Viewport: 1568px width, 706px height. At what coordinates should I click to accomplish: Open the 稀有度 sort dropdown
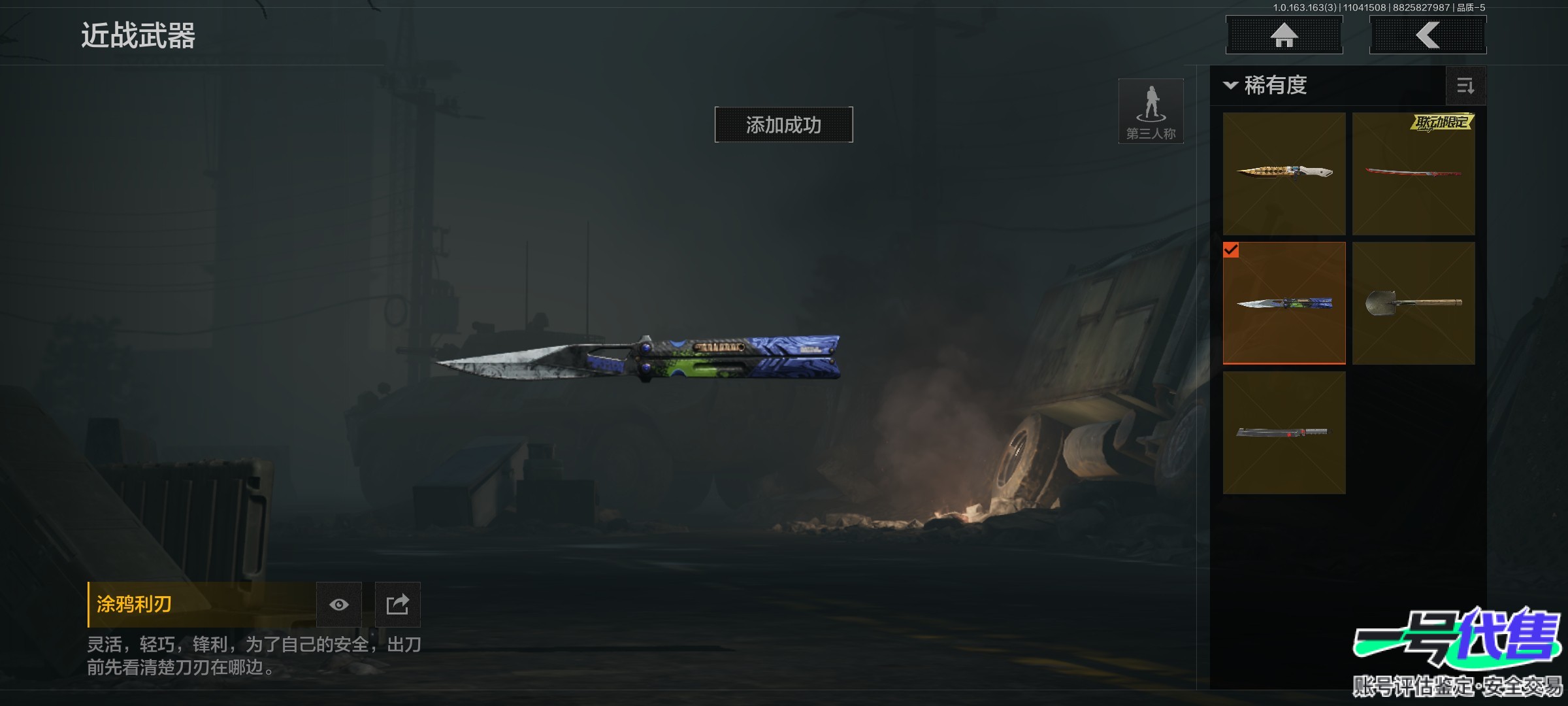[x=1266, y=86]
